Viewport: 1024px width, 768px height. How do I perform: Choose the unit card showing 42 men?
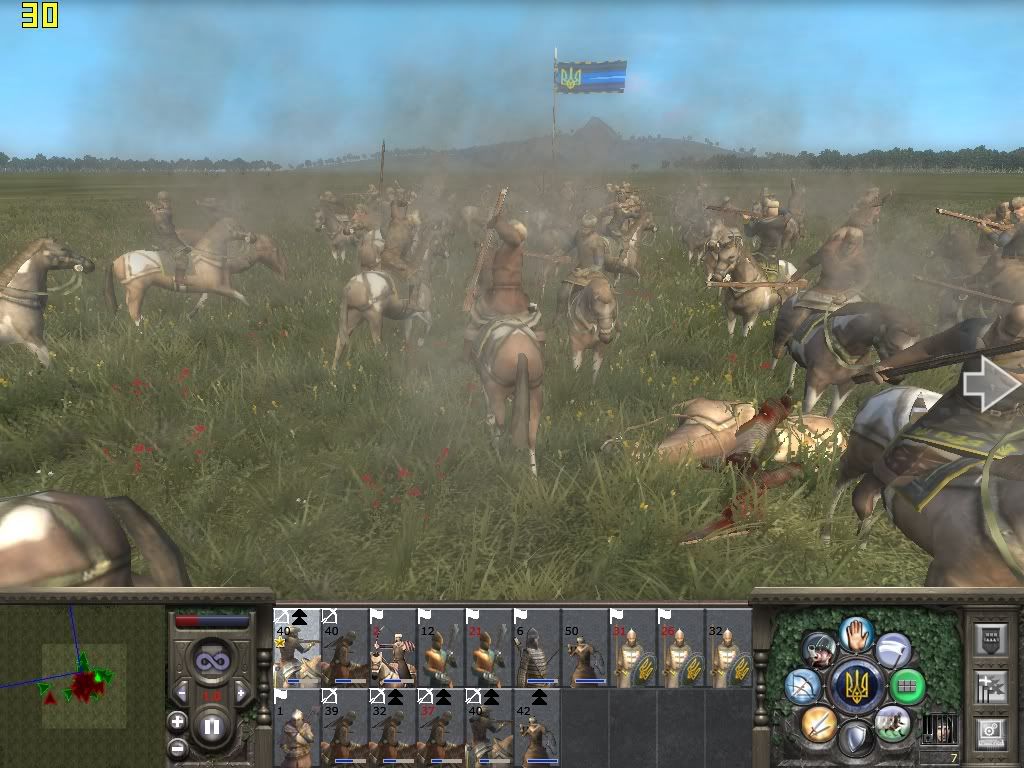(536, 727)
